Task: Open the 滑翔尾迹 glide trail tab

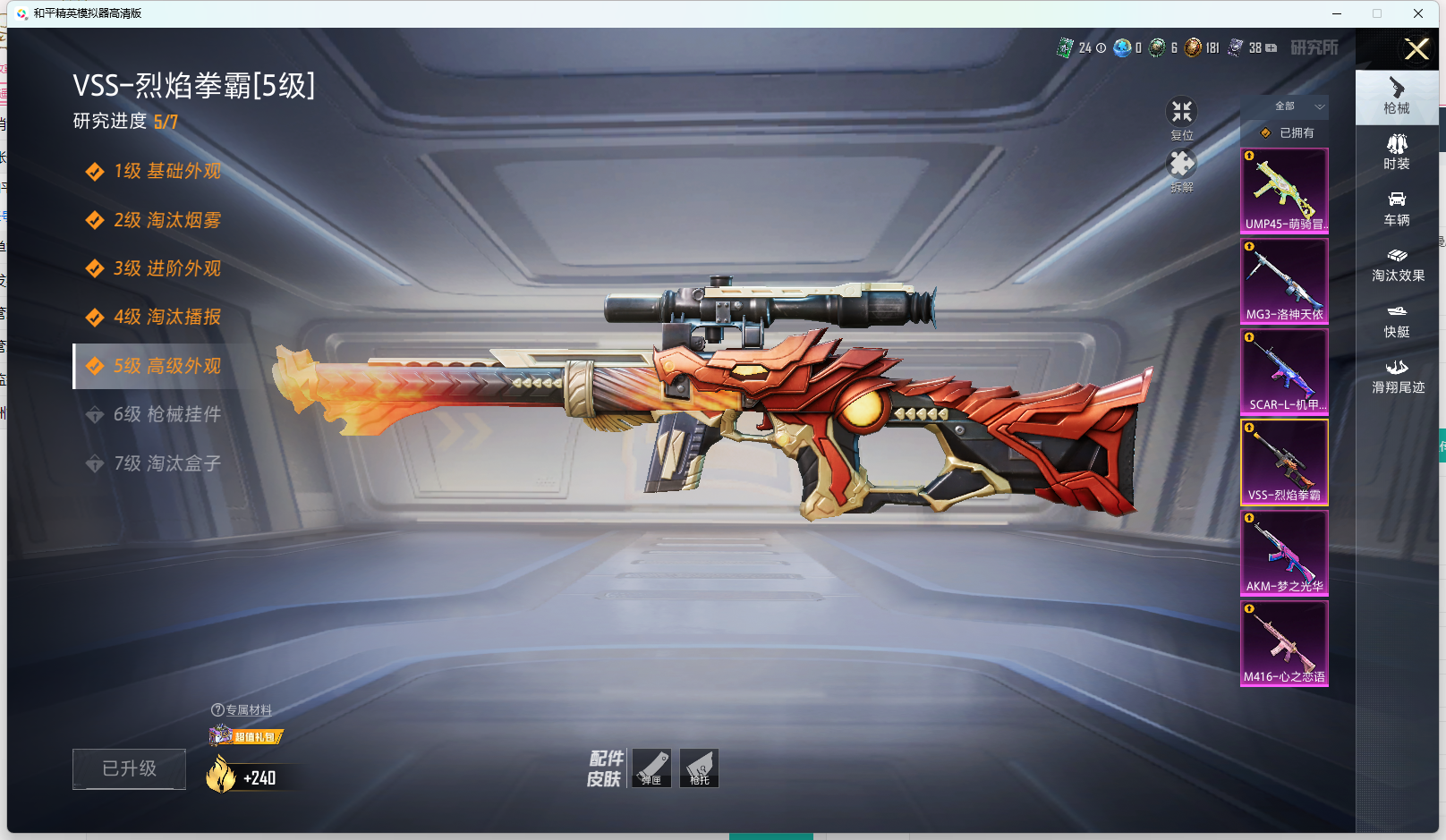Action: pos(1398,377)
